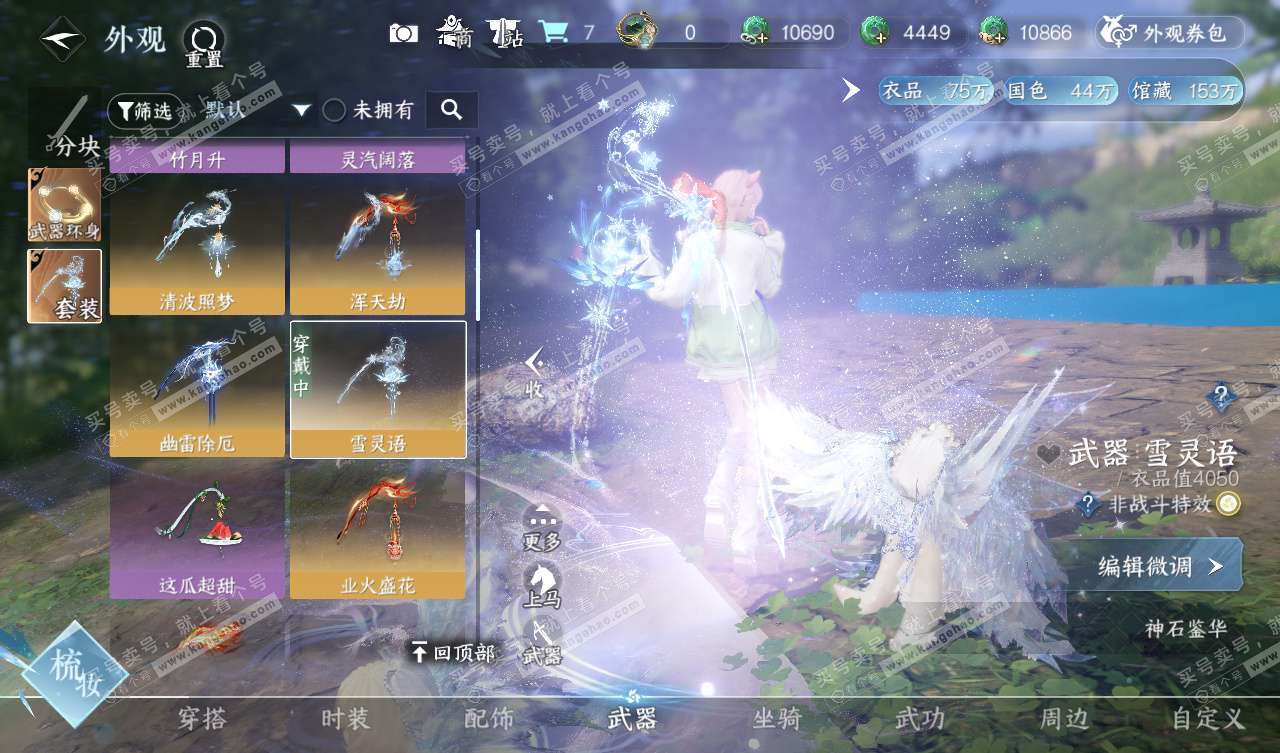The image size is (1280, 753).
Task: Collapse the panel with the 收 arrow
Action: click(x=535, y=373)
